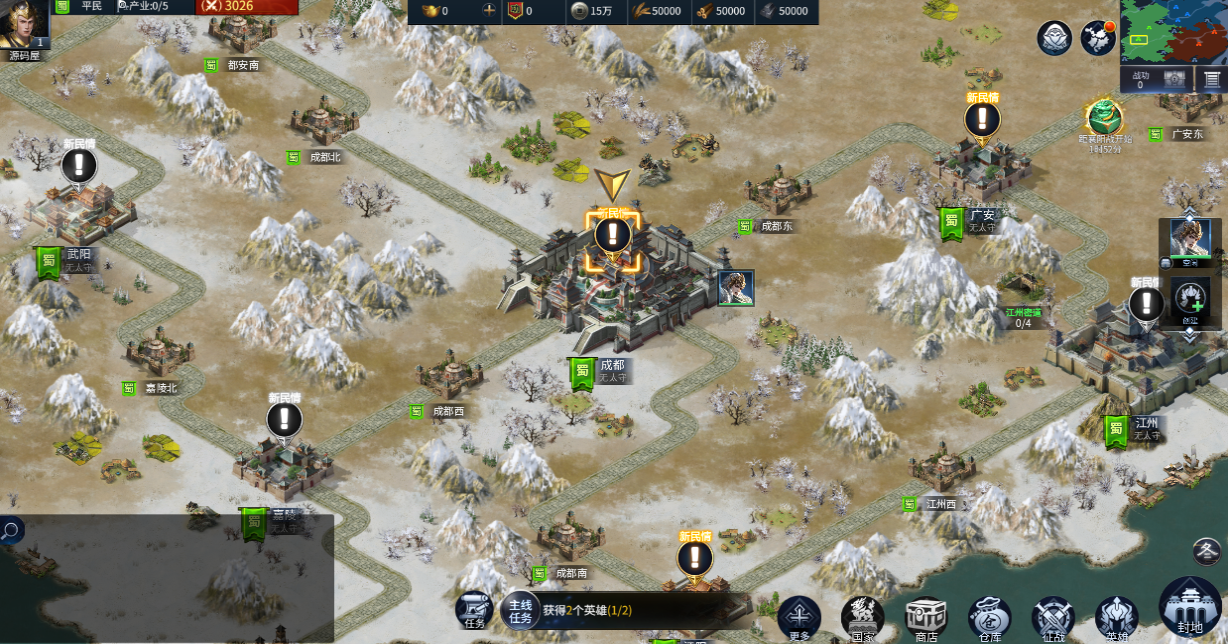Add gold ingots with the plus button

tap(489, 11)
